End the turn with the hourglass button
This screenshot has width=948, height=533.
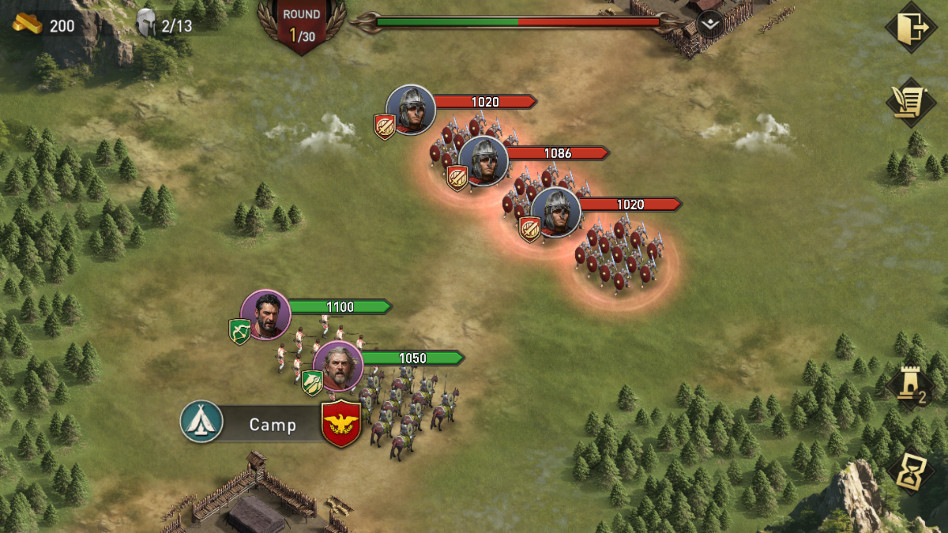pos(912,472)
